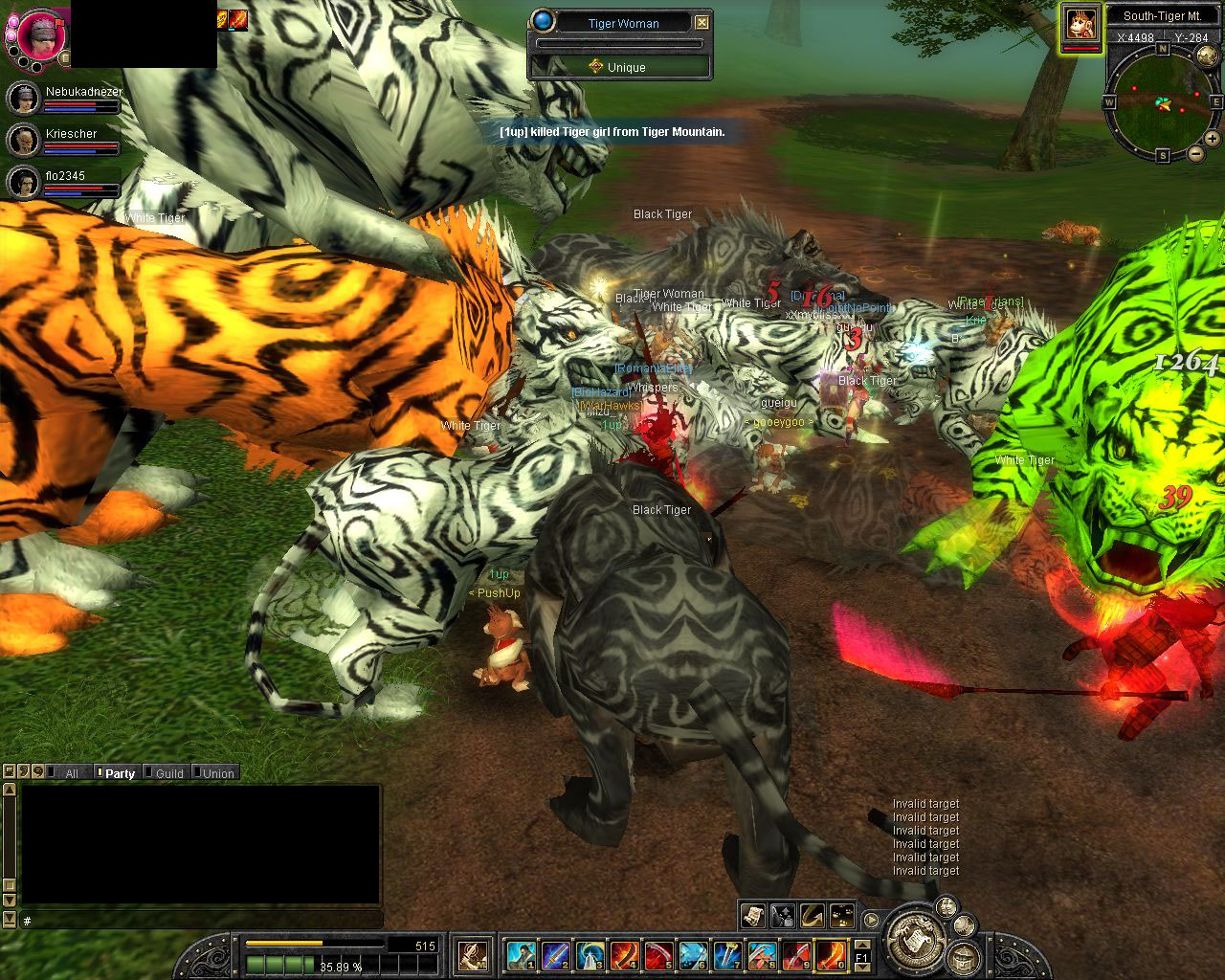The image size is (1225, 980).
Task: Click the scroll icon above the hotbar
Action: coord(752,915)
